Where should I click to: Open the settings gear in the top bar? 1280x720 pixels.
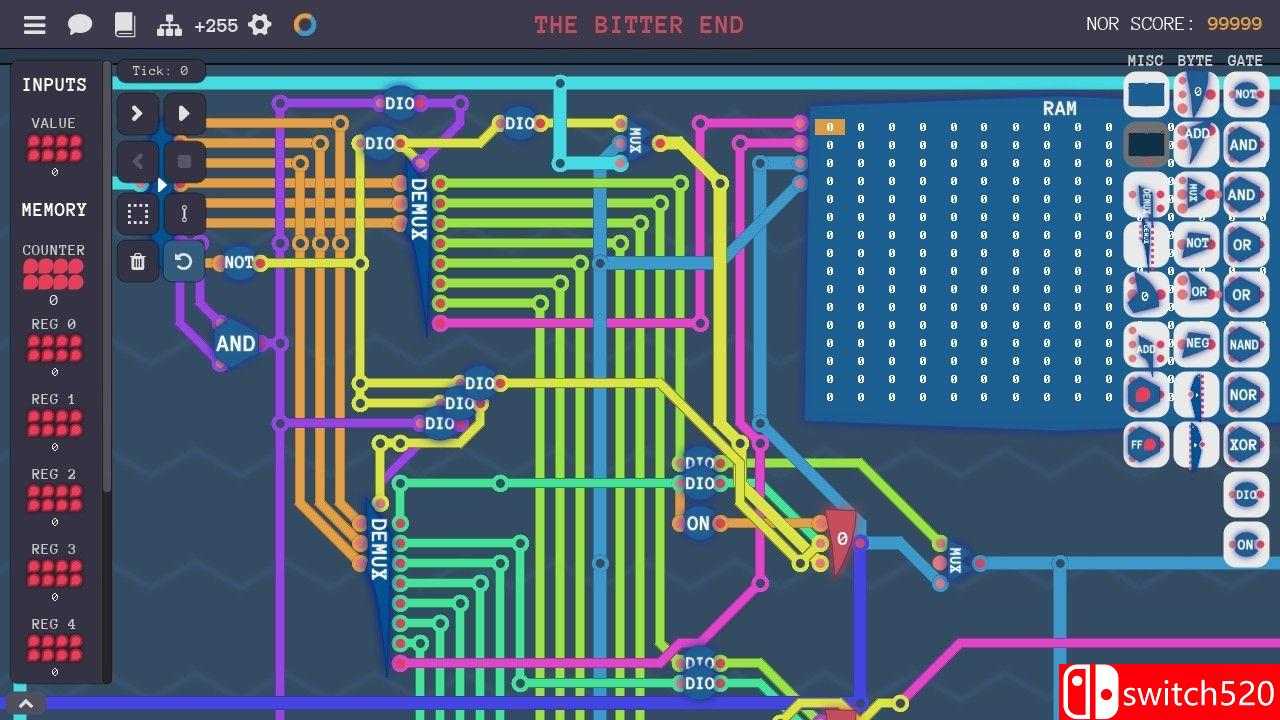[x=259, y=24]
